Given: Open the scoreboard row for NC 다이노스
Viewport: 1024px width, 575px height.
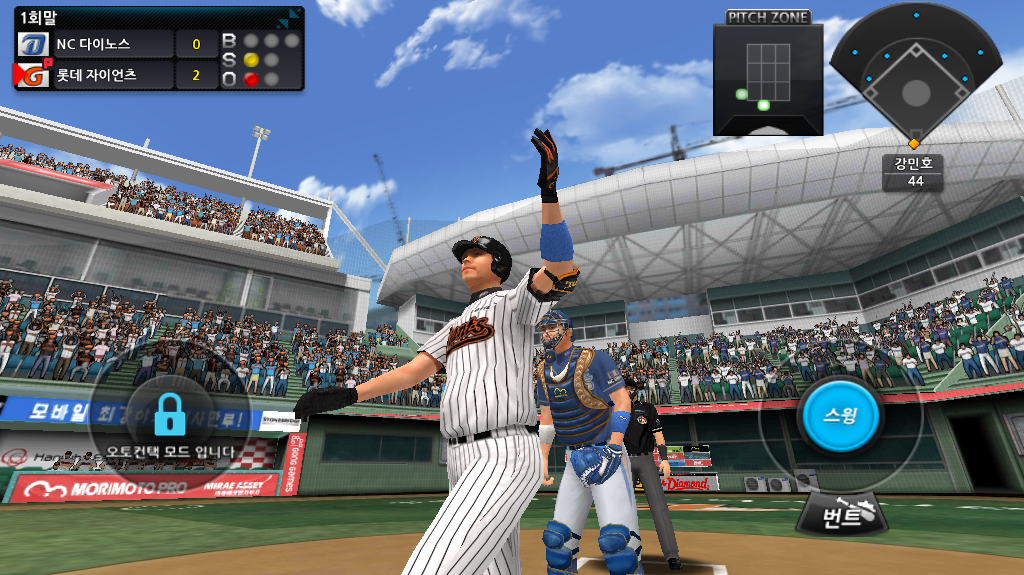Looking at the screenshot, I should coord(116,44).
